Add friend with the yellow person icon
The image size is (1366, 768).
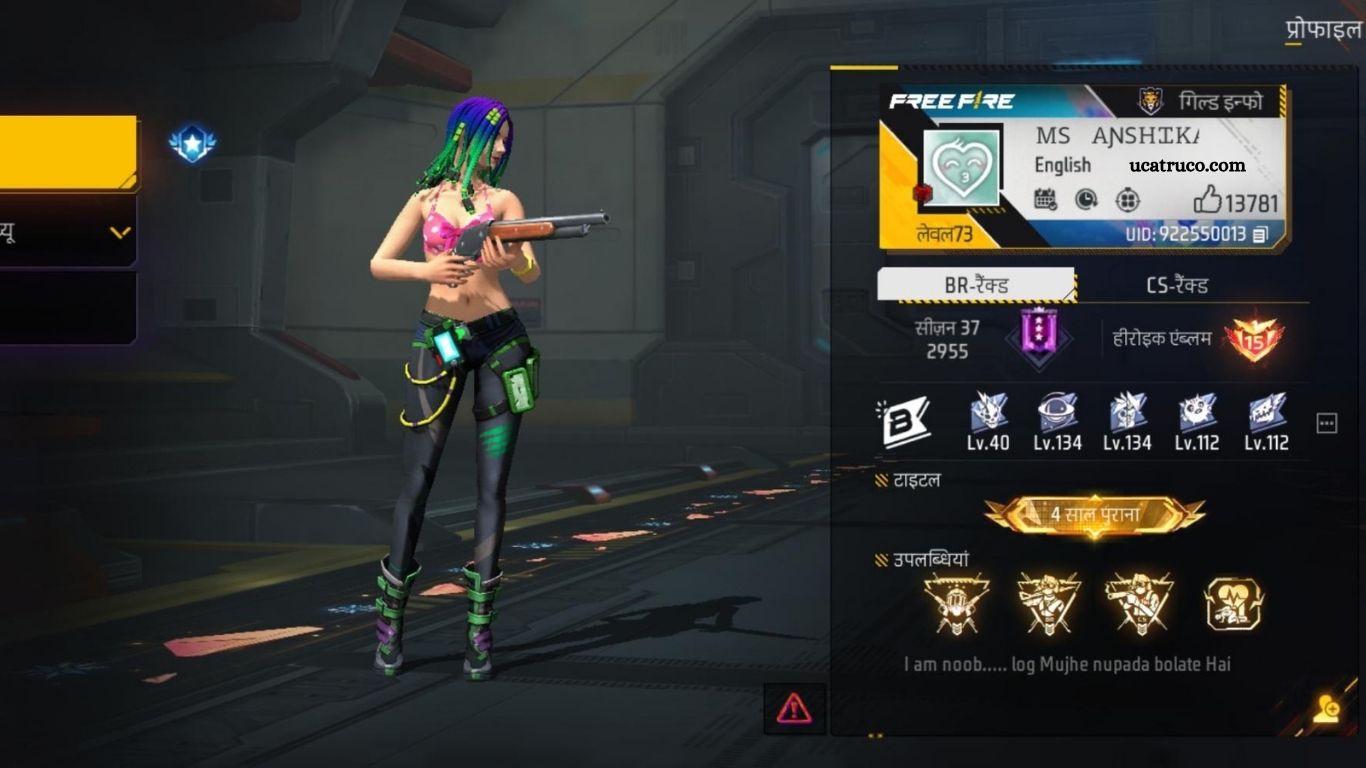[1327, 709]
